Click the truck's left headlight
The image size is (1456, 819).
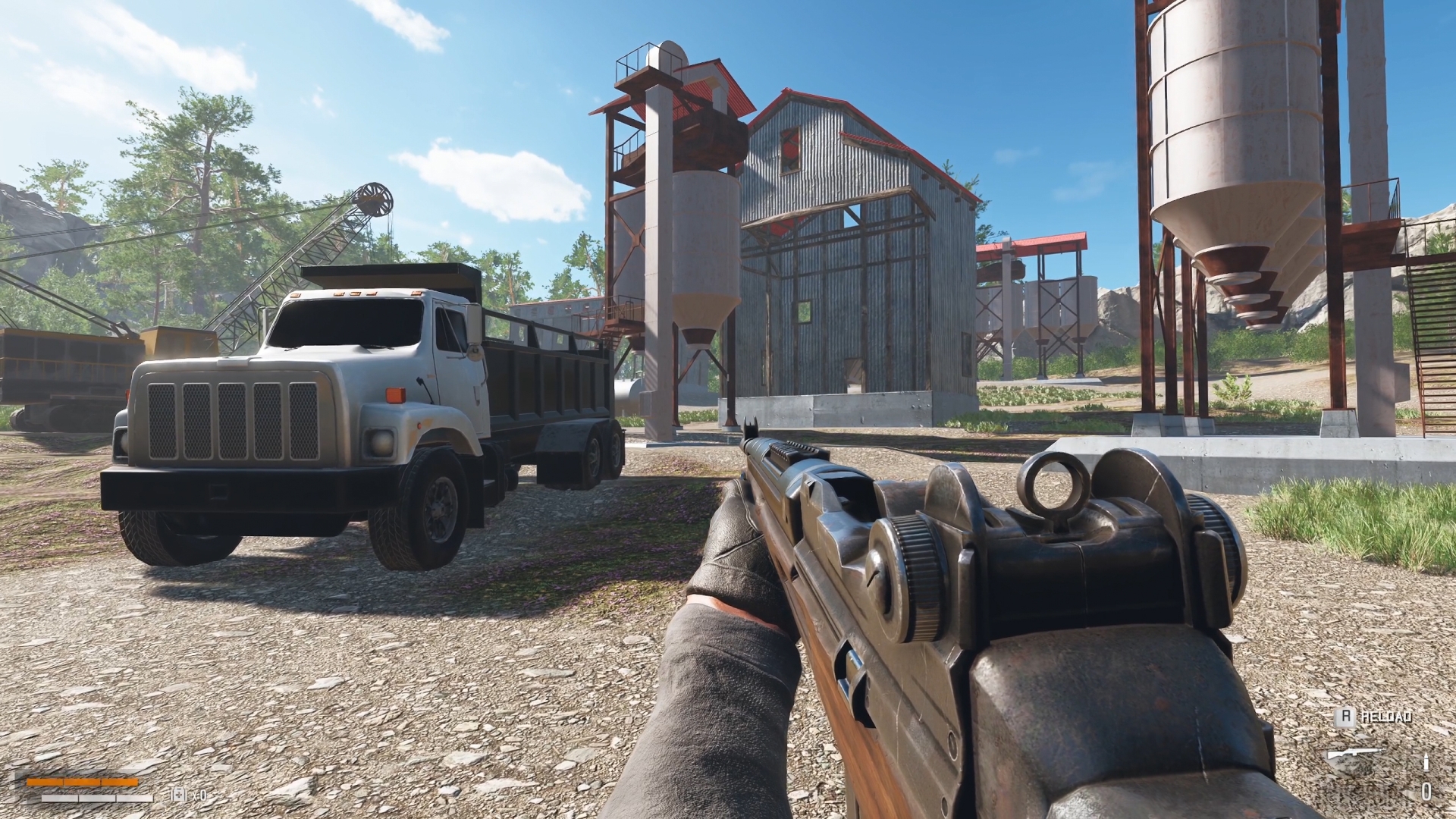point(379,440)
